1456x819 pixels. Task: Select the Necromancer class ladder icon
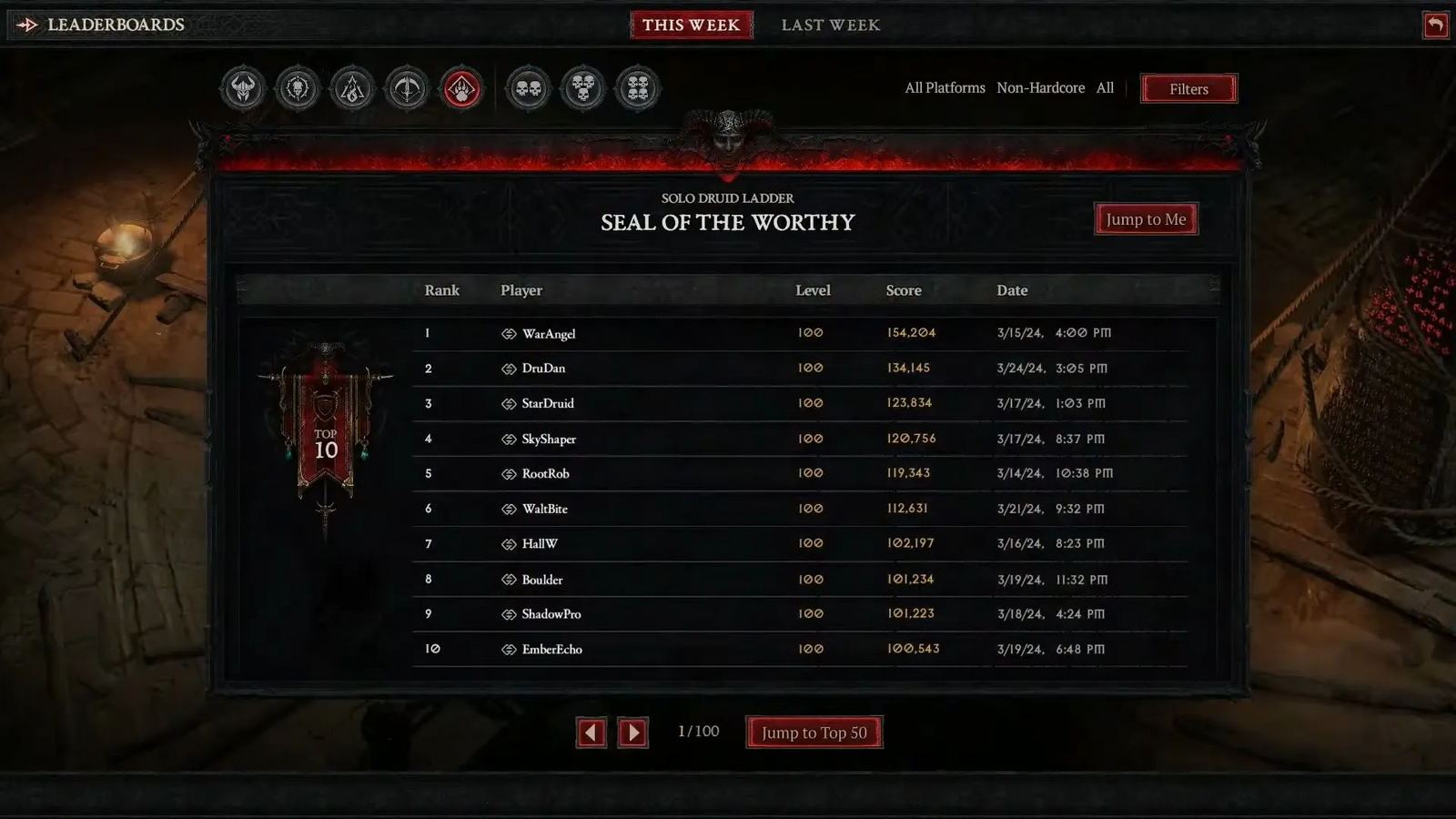click(298, 88)
